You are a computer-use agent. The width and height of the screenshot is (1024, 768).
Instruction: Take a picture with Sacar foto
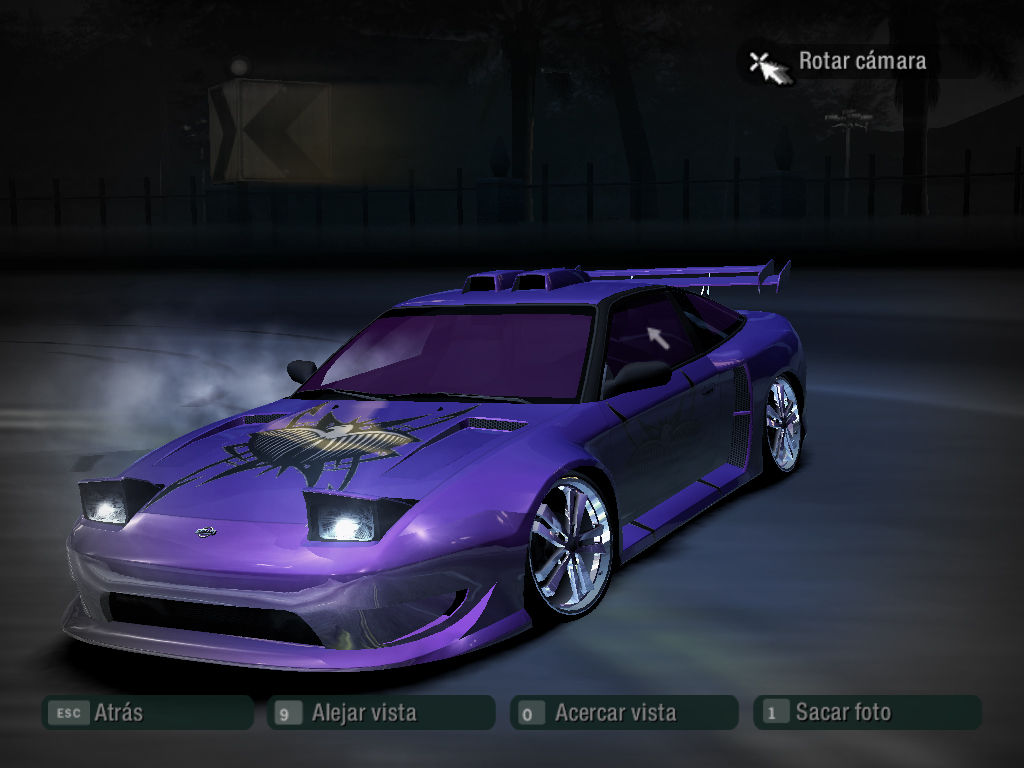coord(866,713)
